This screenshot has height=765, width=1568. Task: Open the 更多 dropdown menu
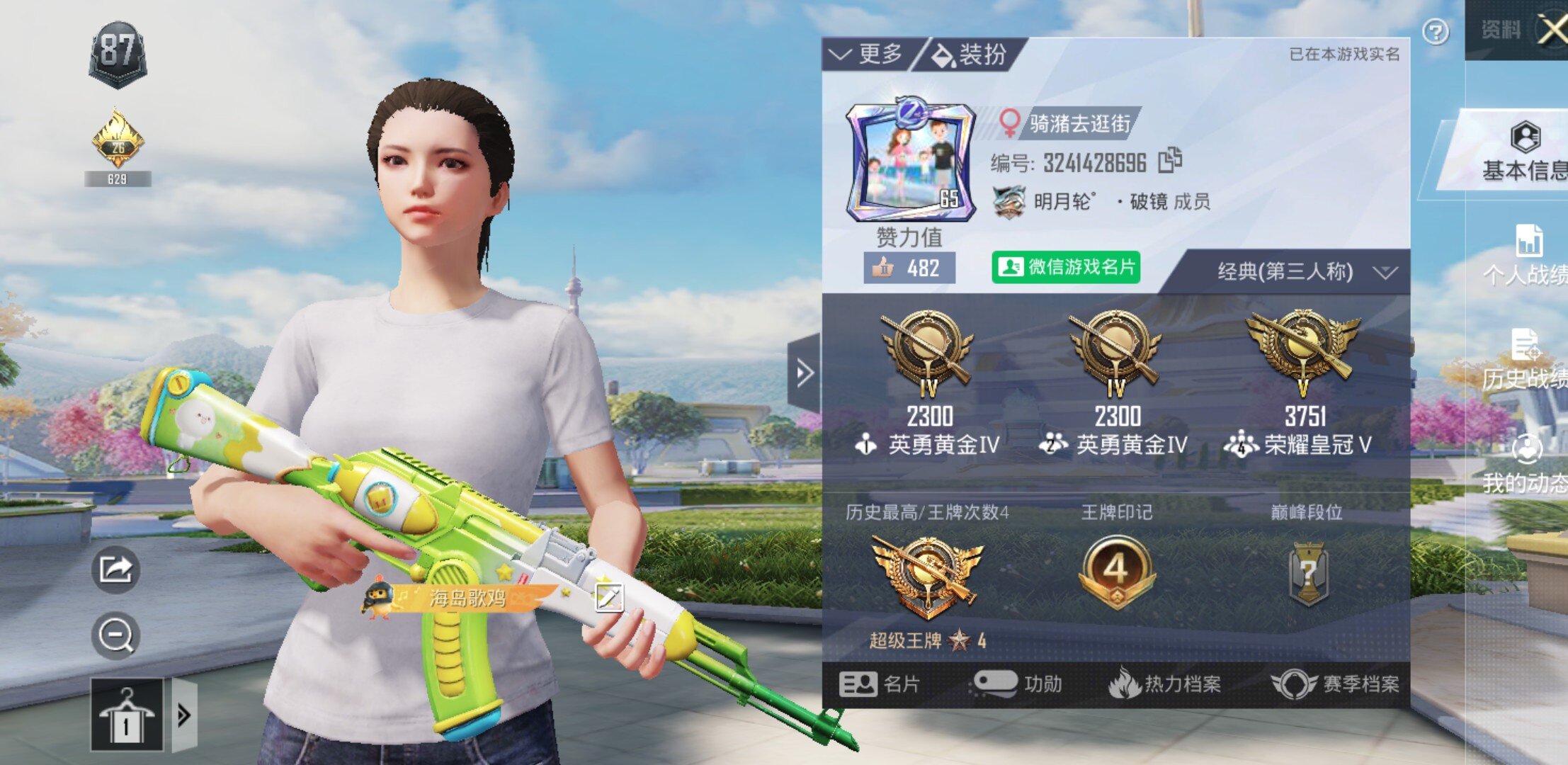(x=867, y=55)
